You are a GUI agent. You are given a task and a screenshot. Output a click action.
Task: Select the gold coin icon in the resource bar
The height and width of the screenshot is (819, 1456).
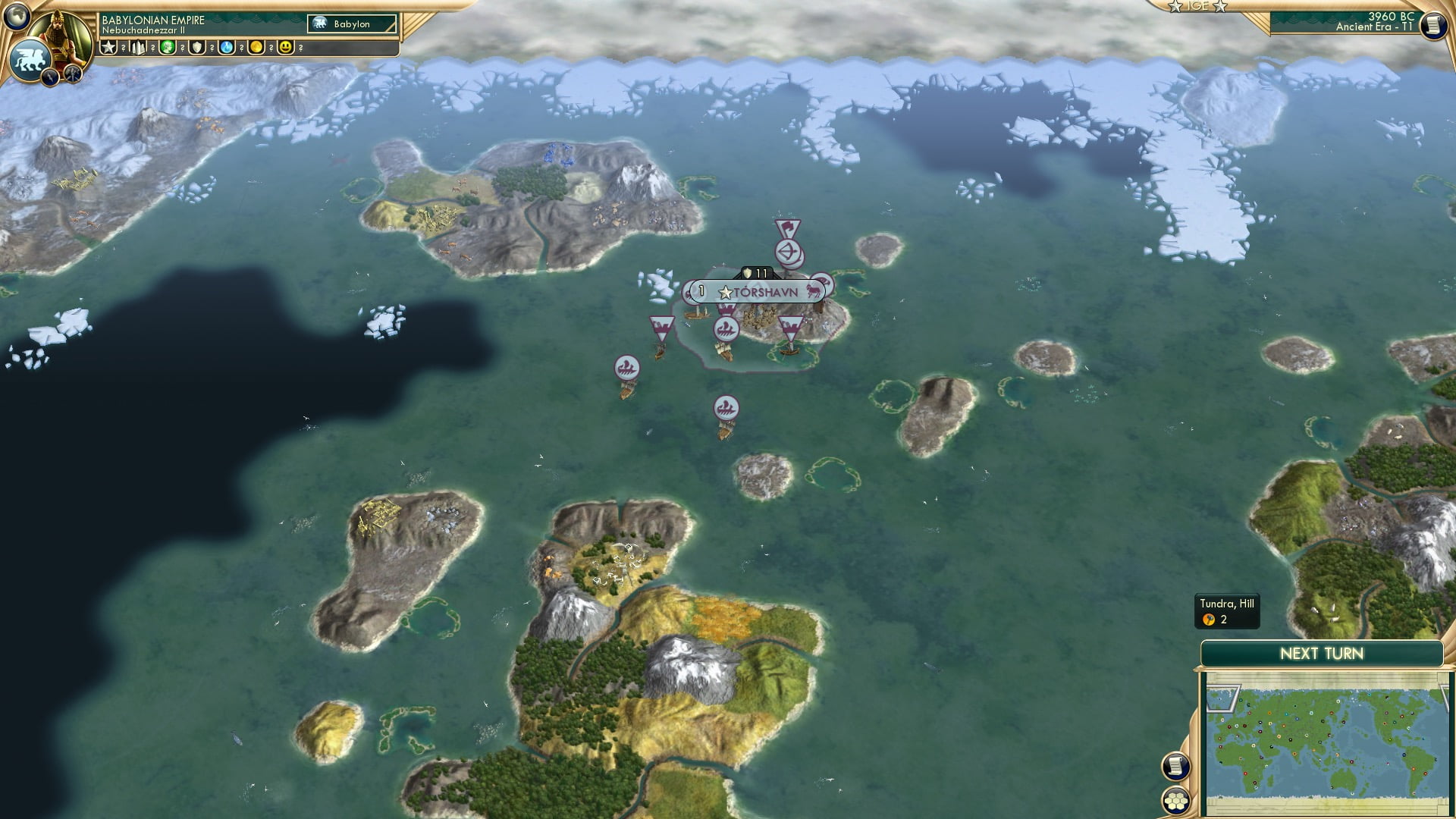pos(256,47)
